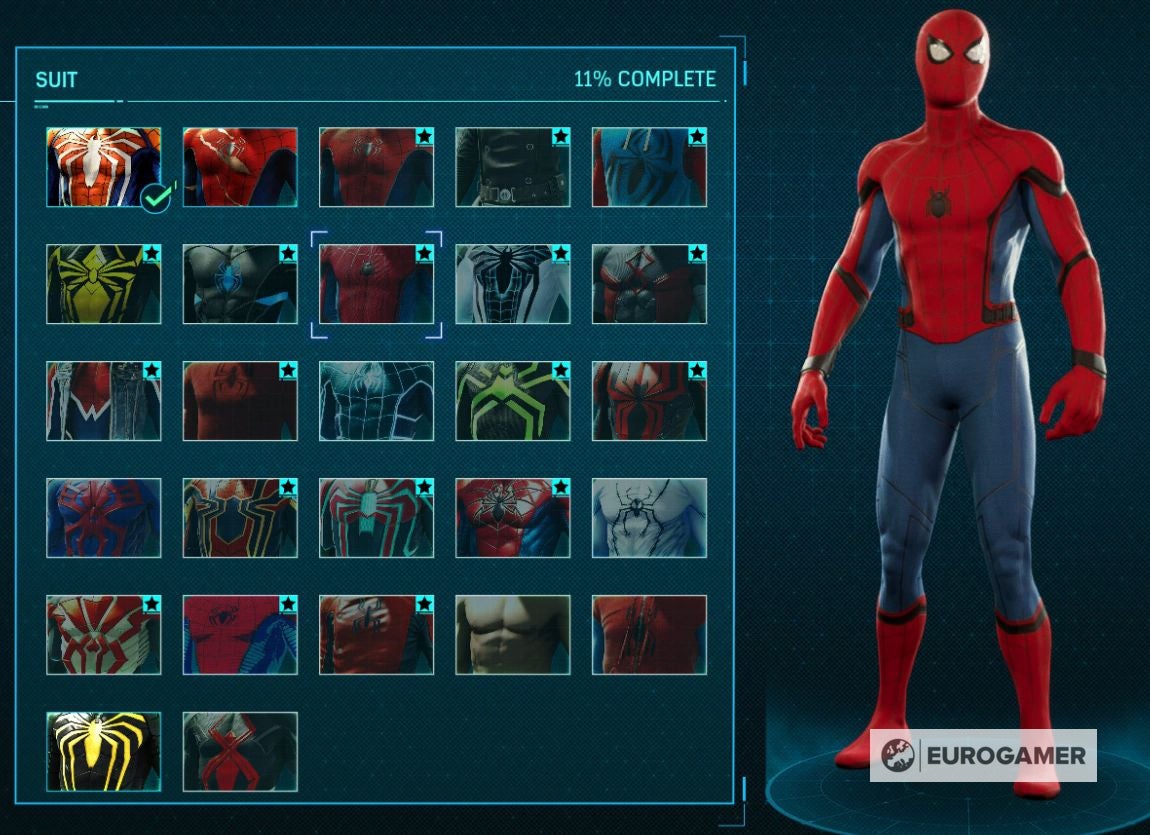Select the equipped Advanced Suit with white spider

(103, 167)
